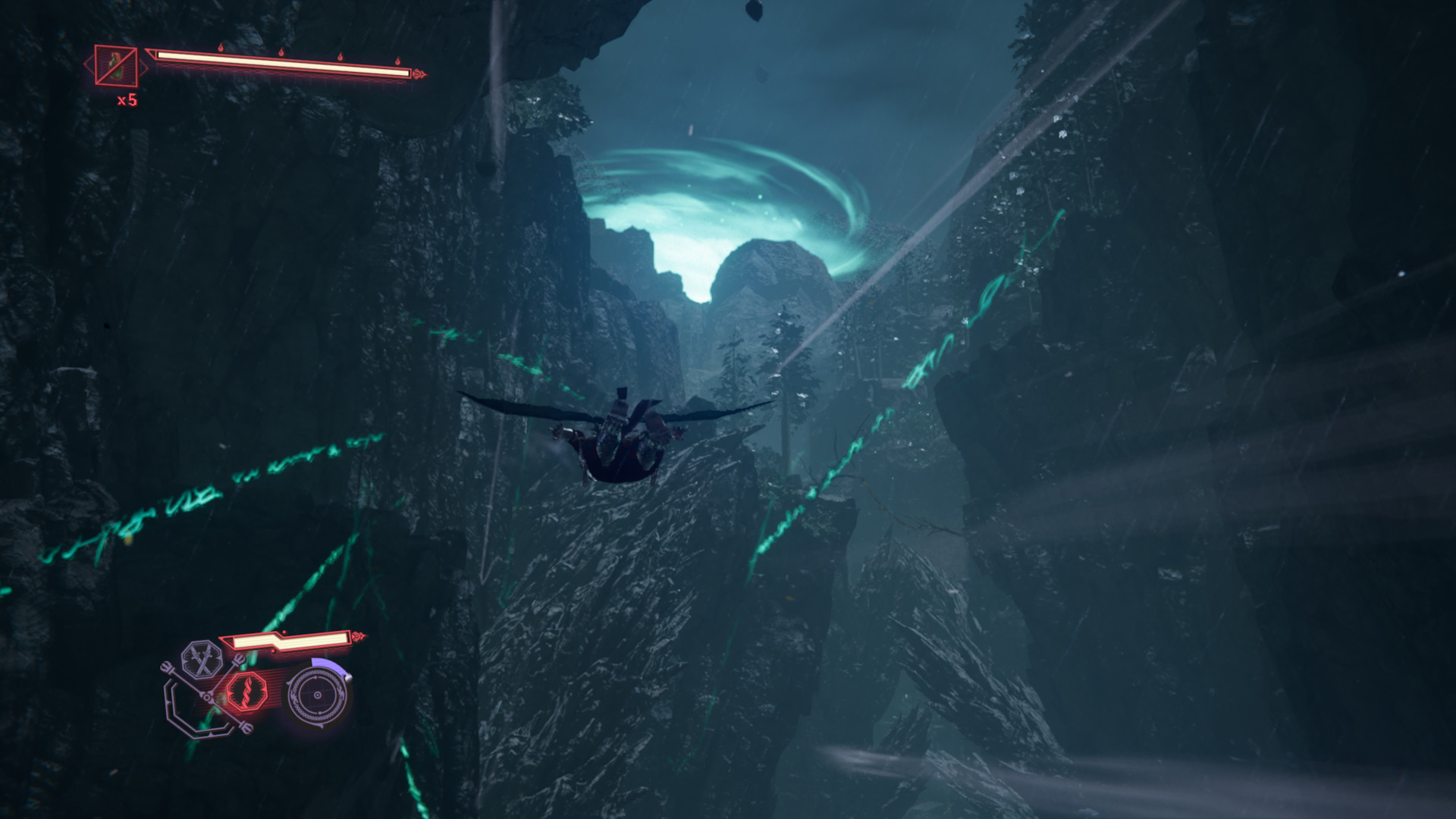Choose the crossed swords weapon icon
This screenshot has width=1456, height=819.
click(201, 661)
